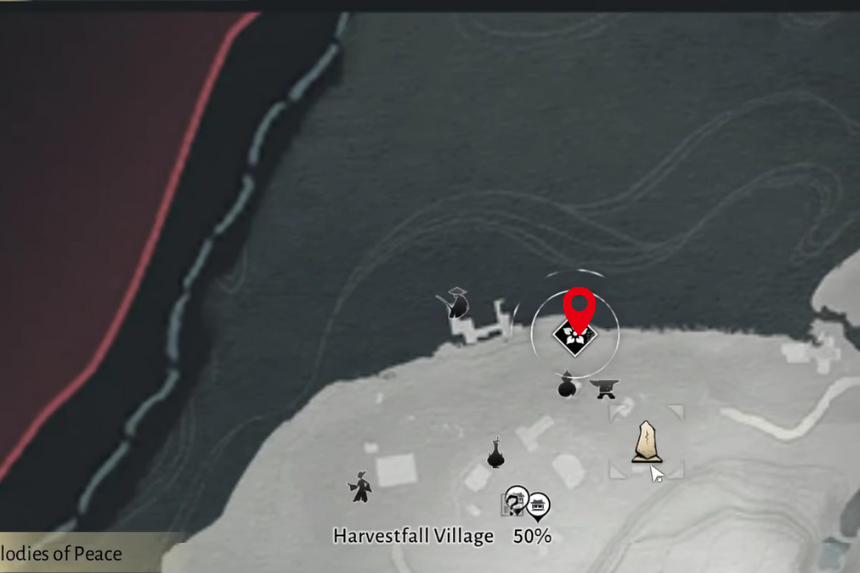Viewport: 860px width, 573px height.
Task: Select the building speech bubble marker
Action: point(539,504)
